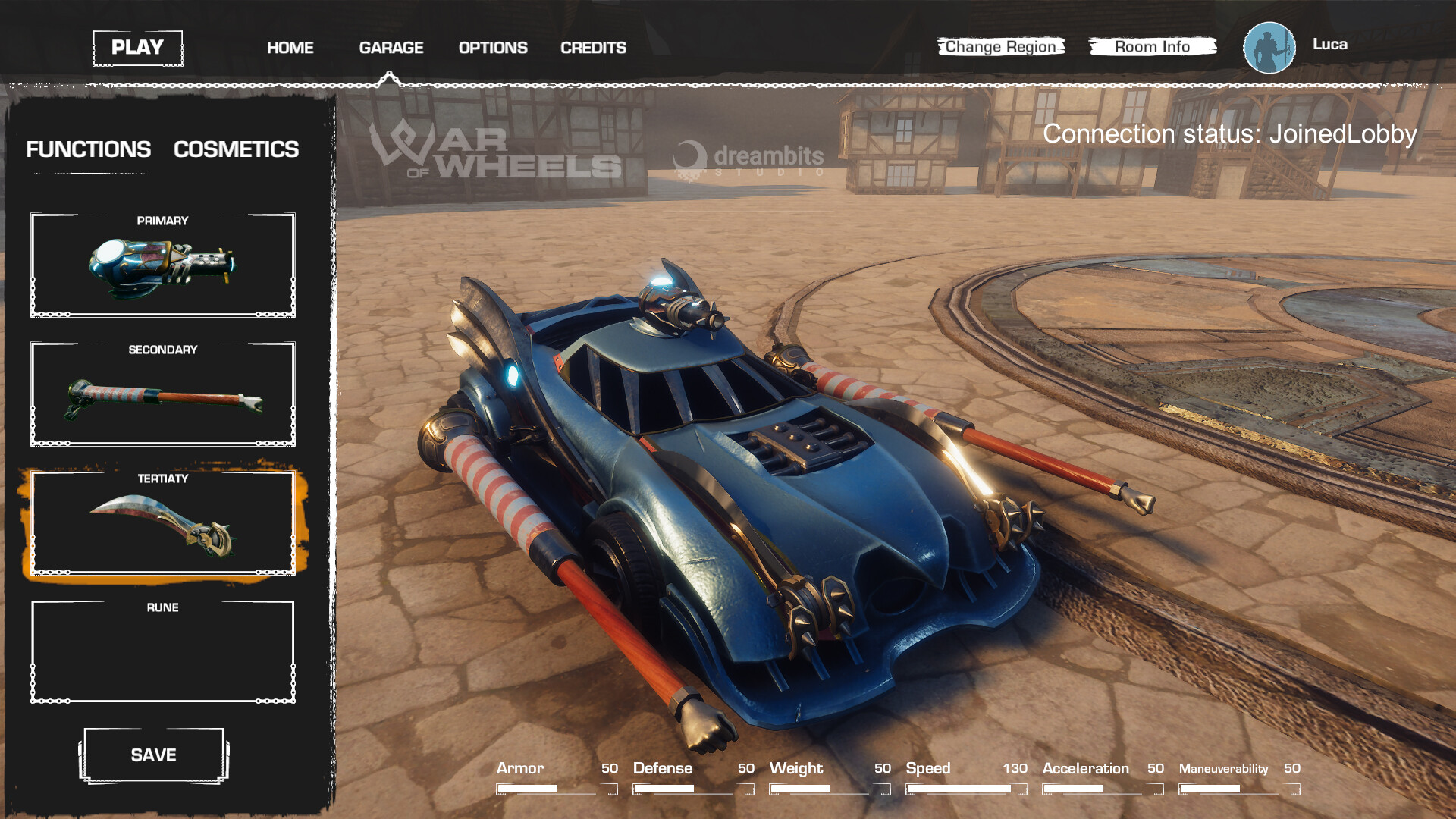Expand the Room Info panel
1456x819 pixels.
point(1152,46)
